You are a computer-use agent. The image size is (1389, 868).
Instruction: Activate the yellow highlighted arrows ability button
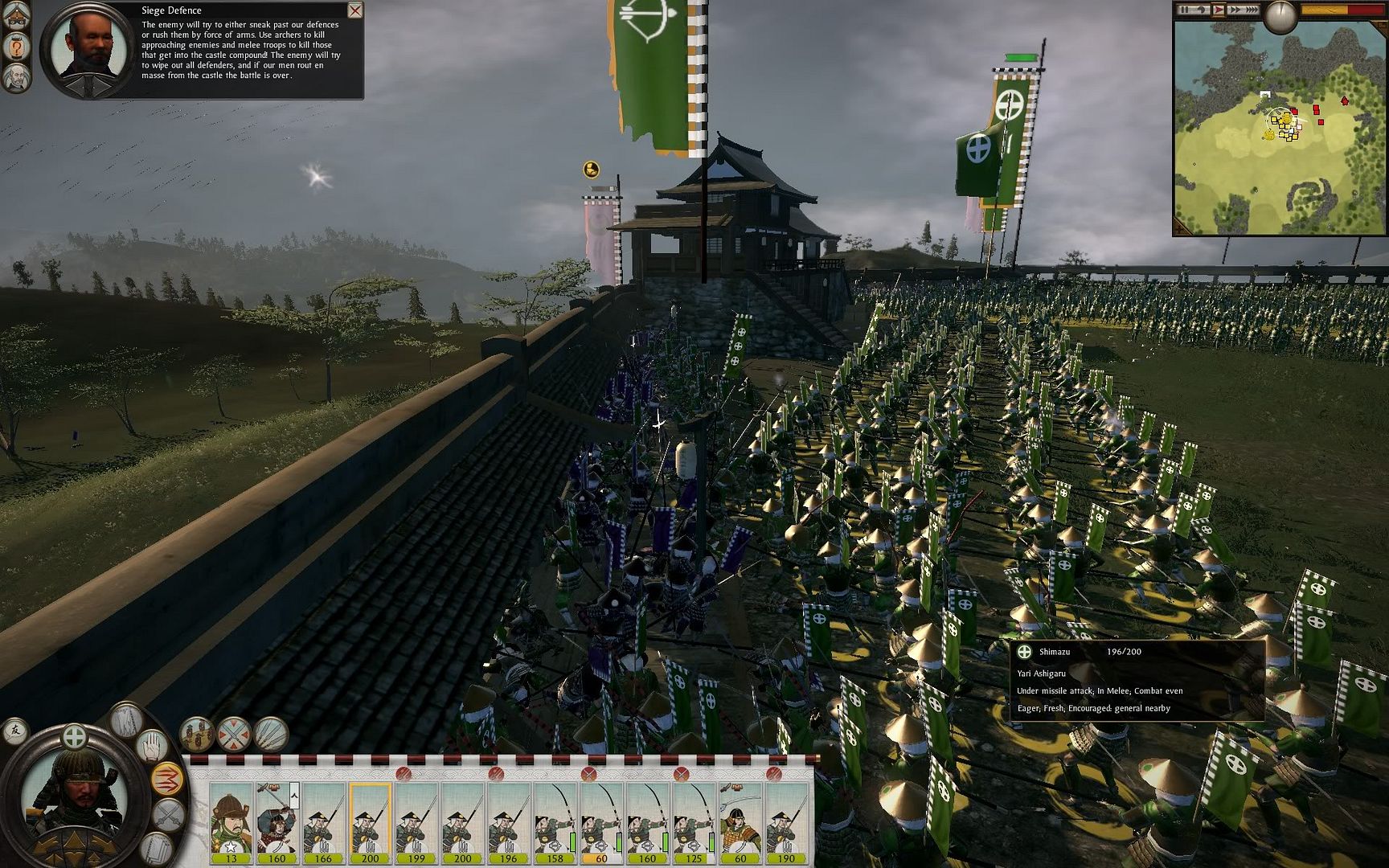167,778
